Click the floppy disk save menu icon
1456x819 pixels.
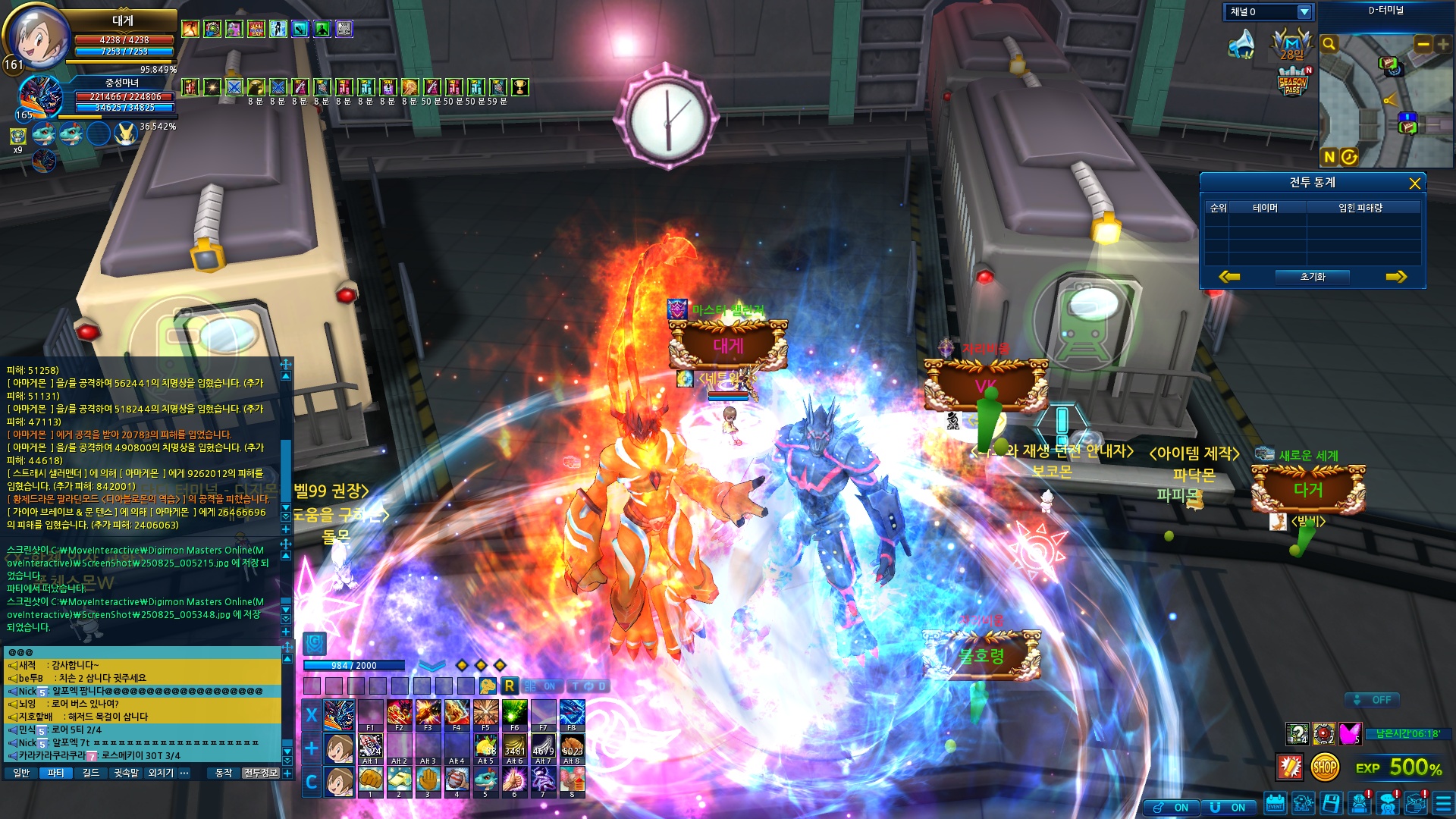1331,803
